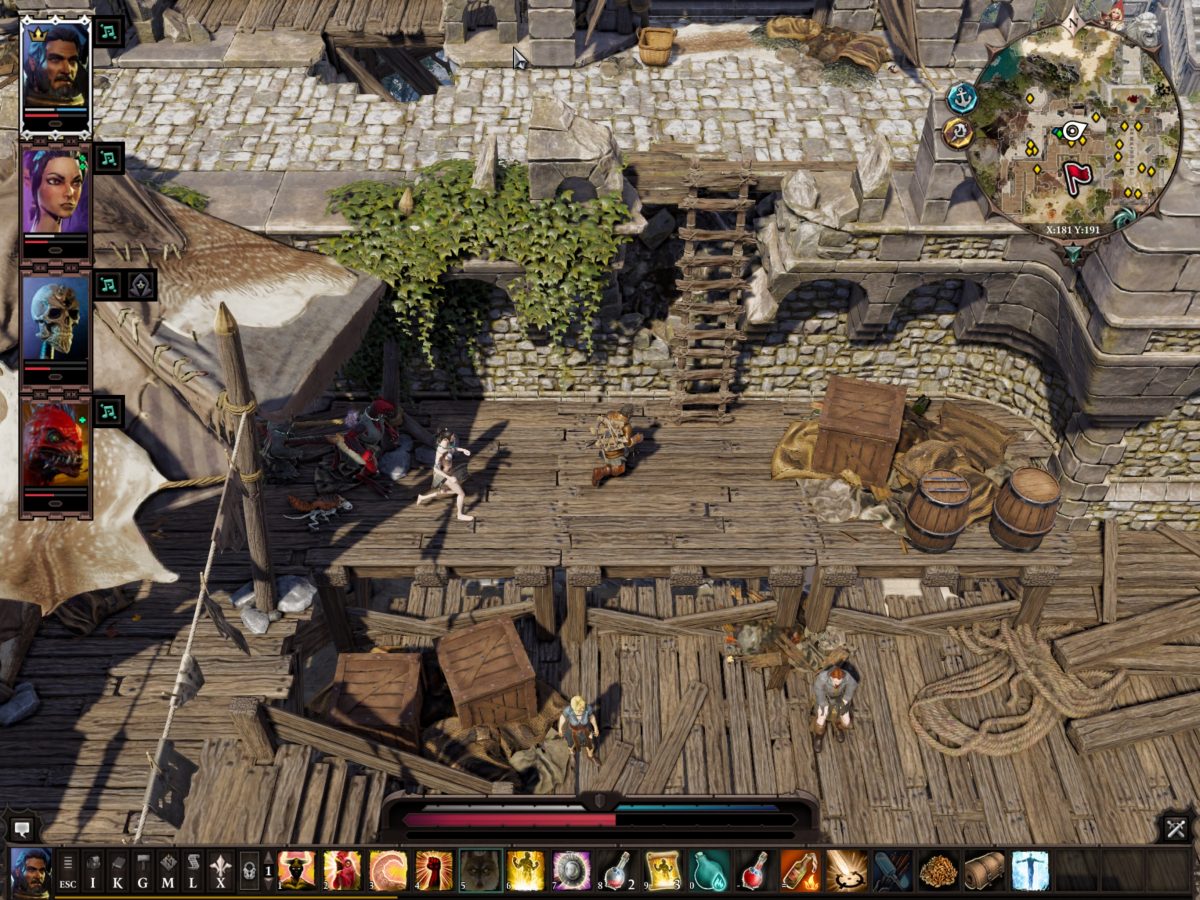The width and height of the screenshot is (1200, 900).
Task: Open the crafting hammer (G) panel
Action: 143,871
